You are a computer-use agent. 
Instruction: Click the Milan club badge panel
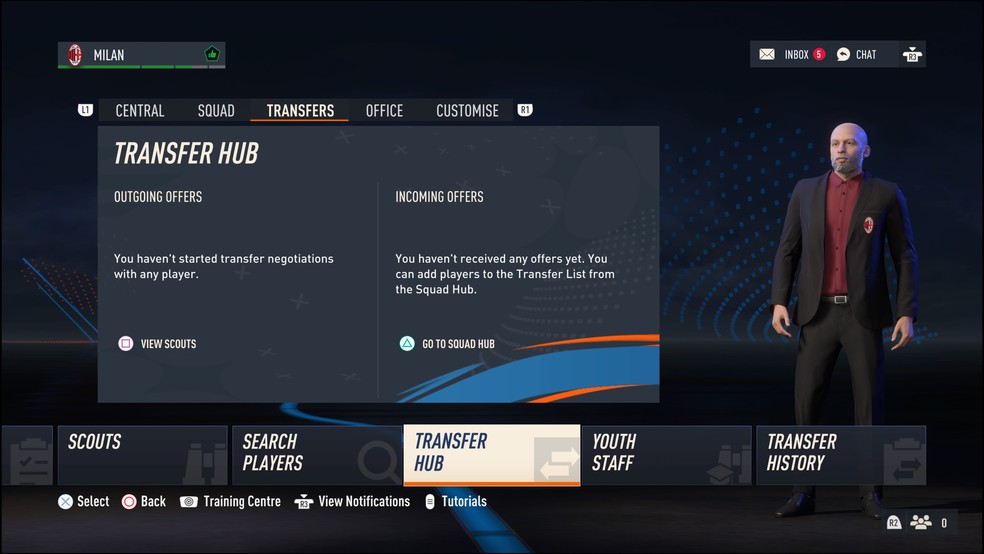[141, 55]
